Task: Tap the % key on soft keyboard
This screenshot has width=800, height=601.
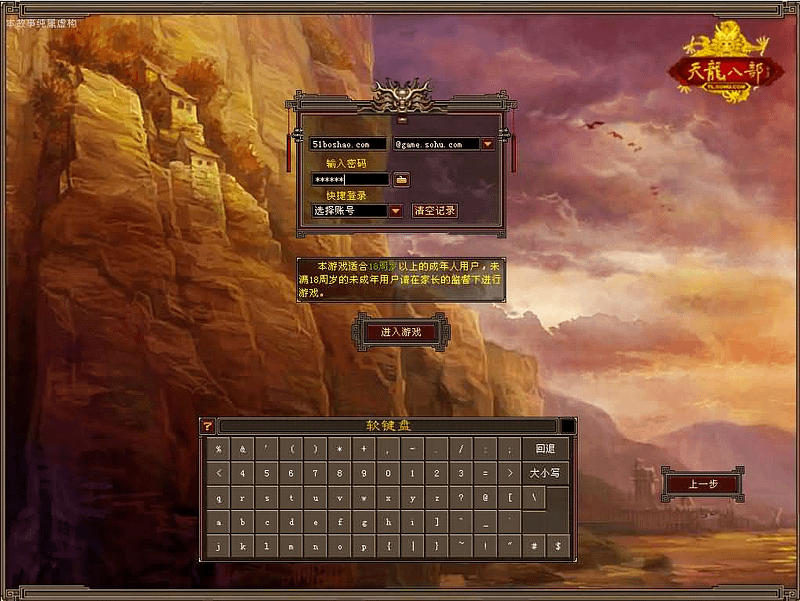Action: pyautogui.click(x=218, y=449)
